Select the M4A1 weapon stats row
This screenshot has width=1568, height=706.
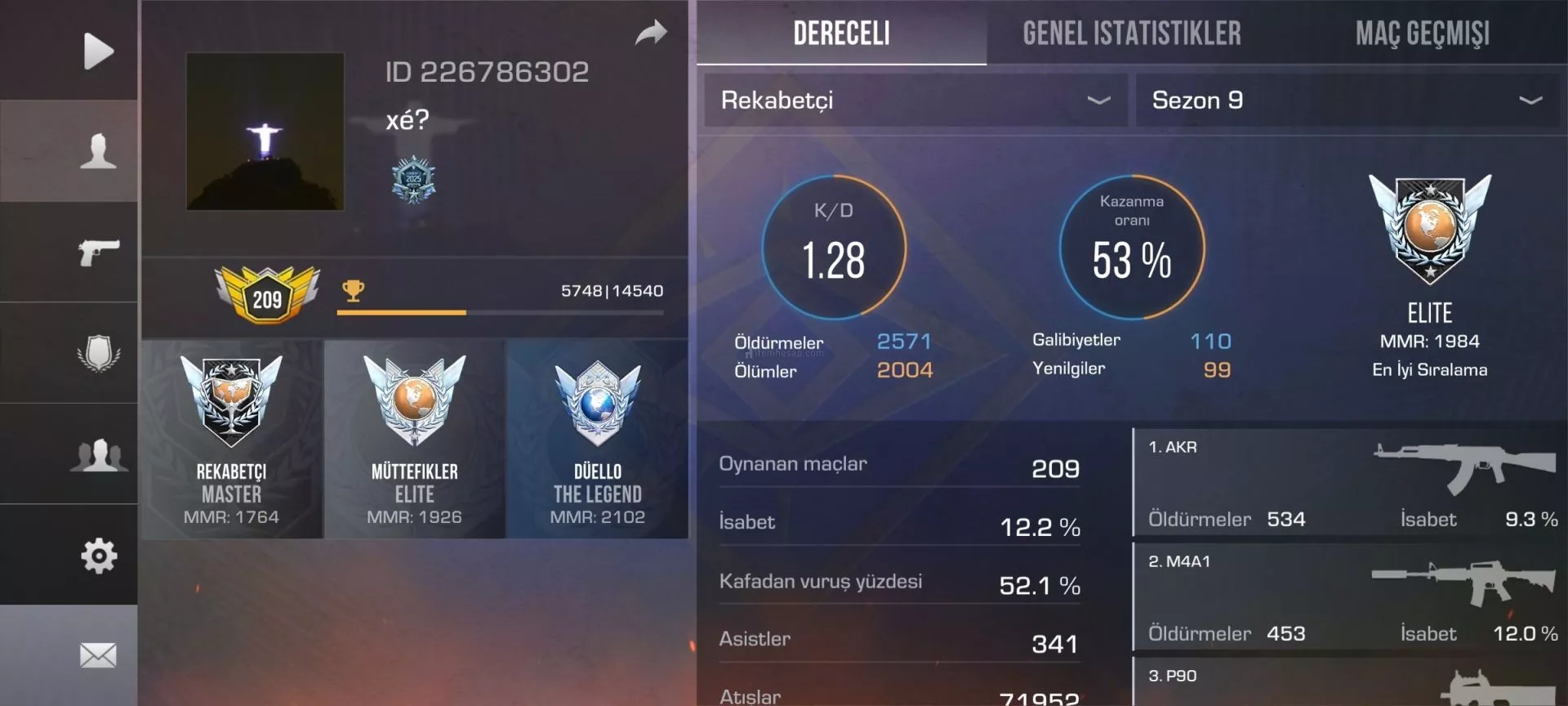point(1349,597)
